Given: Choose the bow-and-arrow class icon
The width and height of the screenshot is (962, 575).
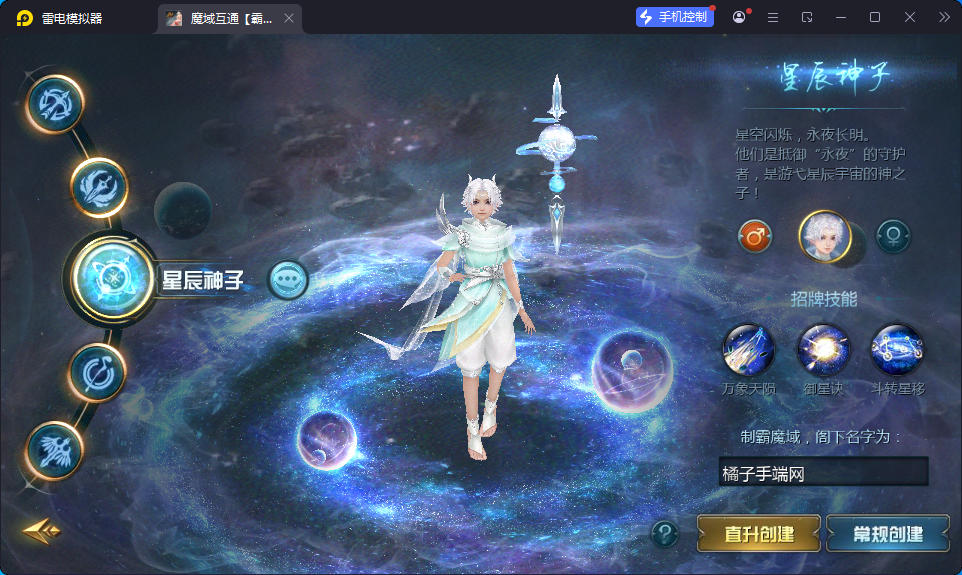Looking at the screenshot, I should pyautogui.click(x=54, y=103).
